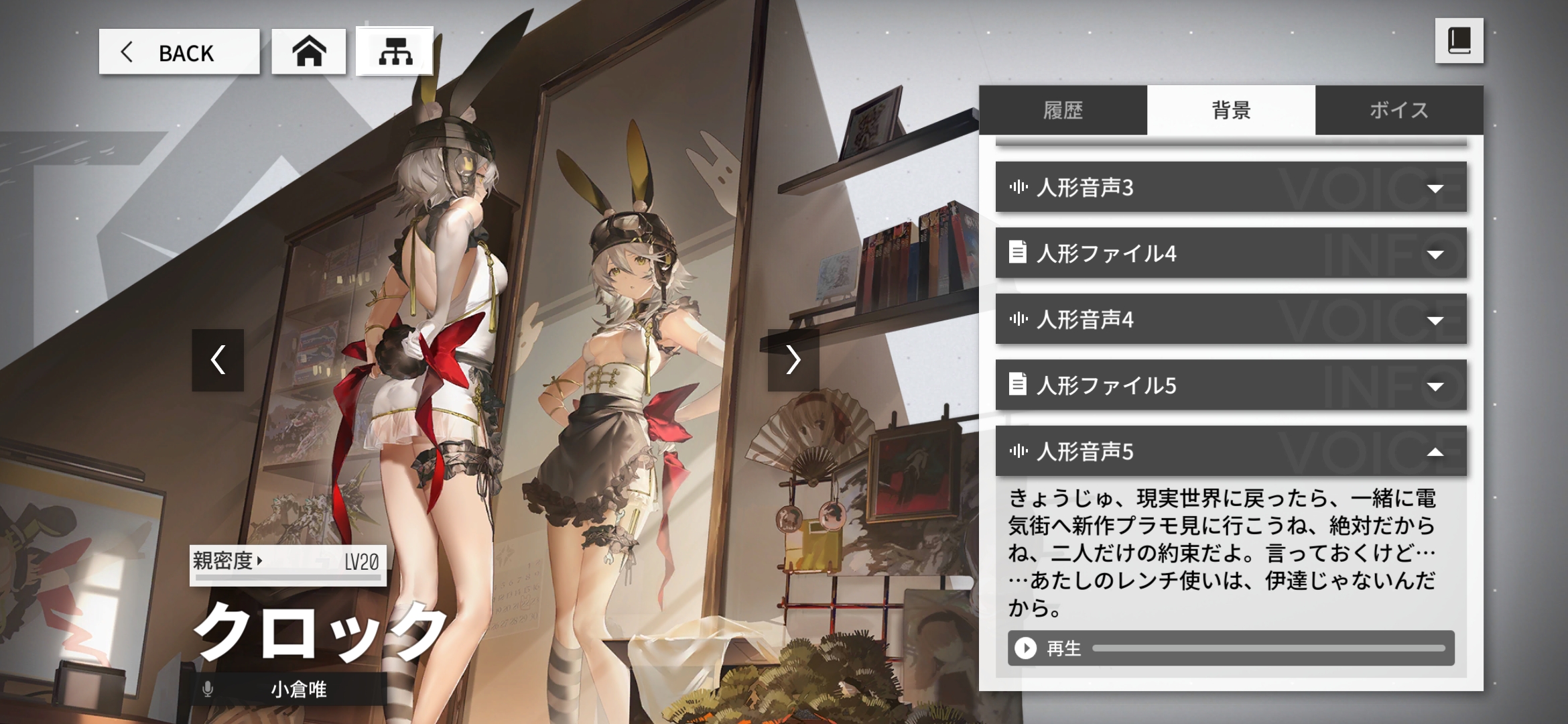The width and height of the screenshot is (1568, 724).
Task: Switch to the ボイス tab
Action: (x=1399, y=111)
